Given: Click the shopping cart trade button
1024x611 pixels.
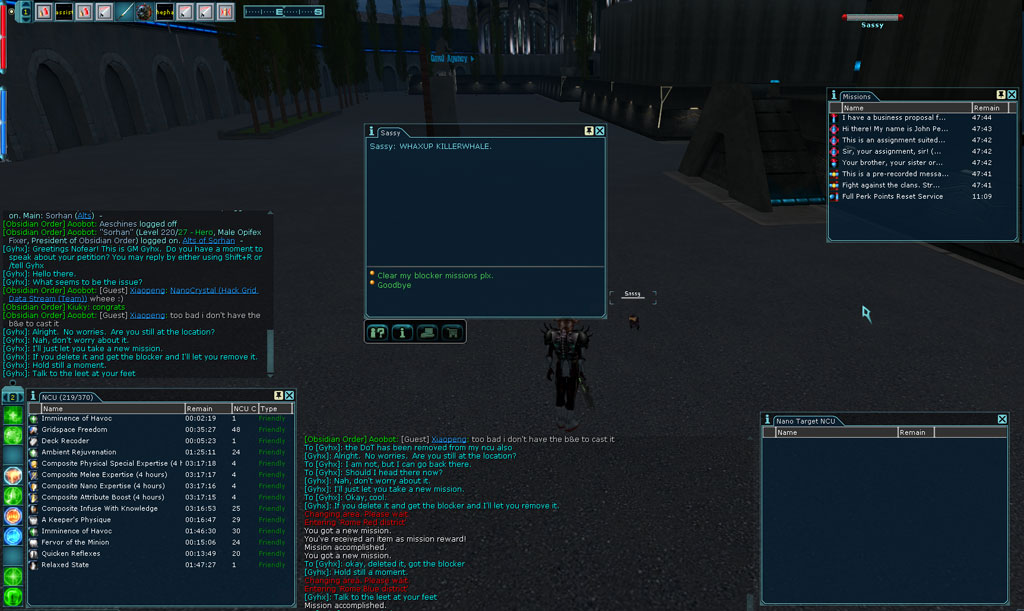Looking at the screenshot, I should coord(452,332).
